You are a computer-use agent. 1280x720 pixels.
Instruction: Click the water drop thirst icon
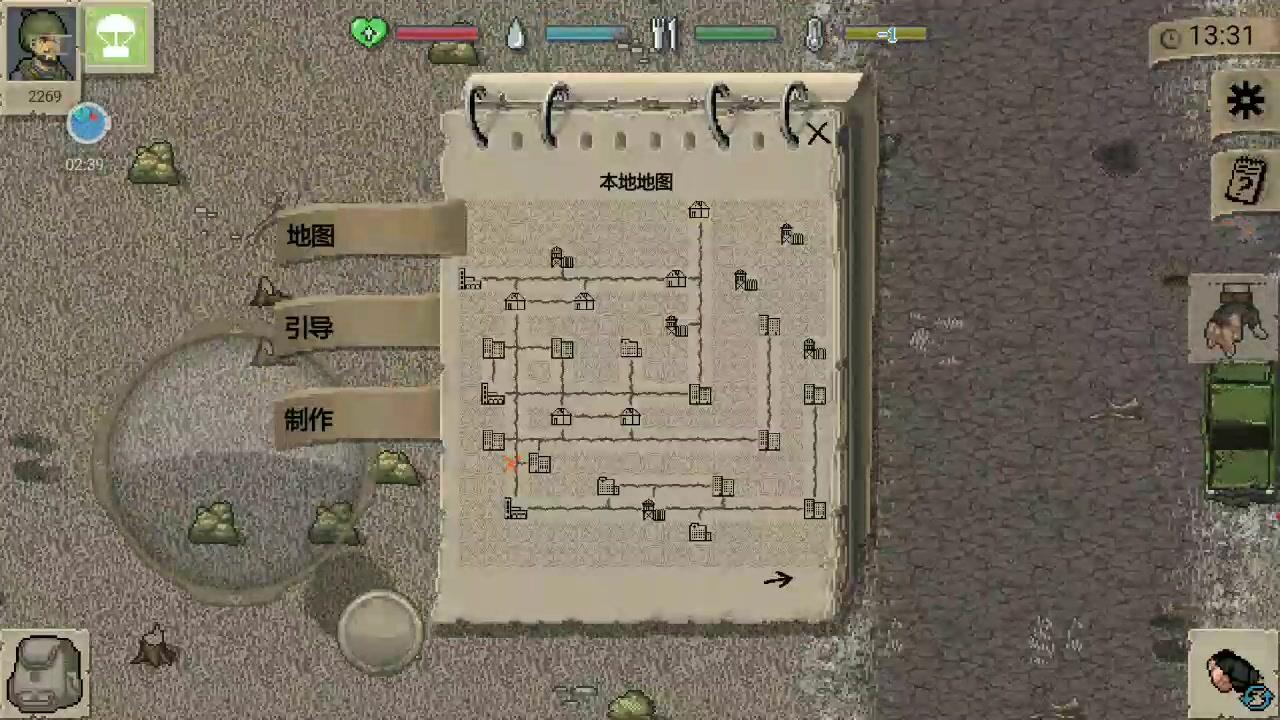click(x=514, y=34)
